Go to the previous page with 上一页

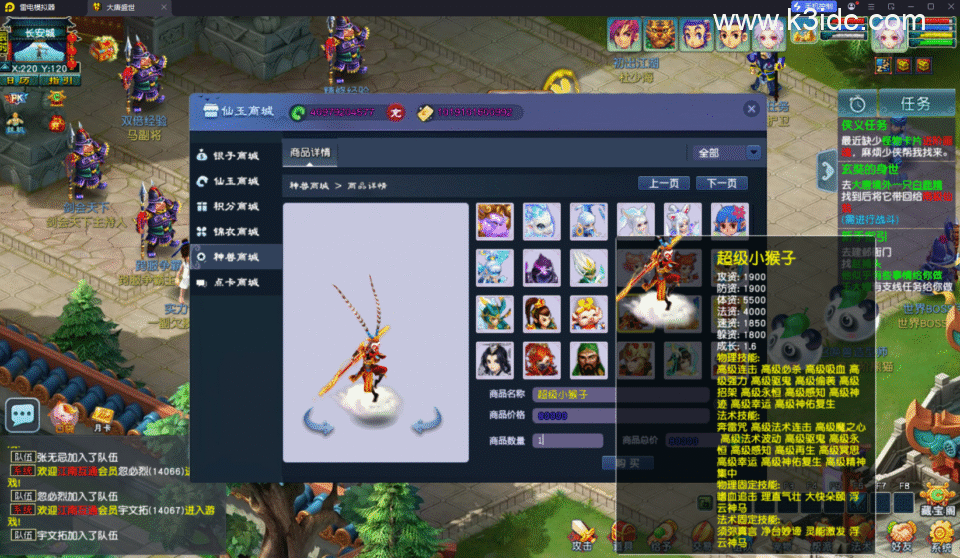[664, 183]
